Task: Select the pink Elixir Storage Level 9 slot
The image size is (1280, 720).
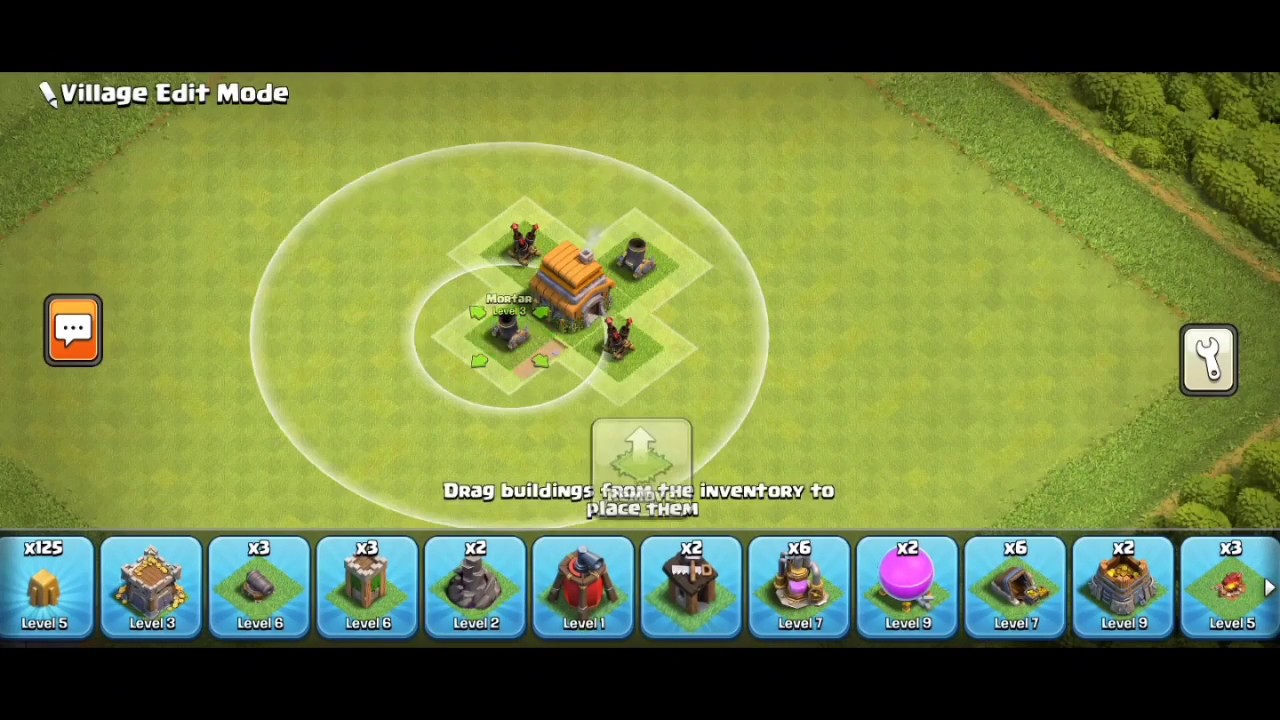Action: (x=908, y=587)
